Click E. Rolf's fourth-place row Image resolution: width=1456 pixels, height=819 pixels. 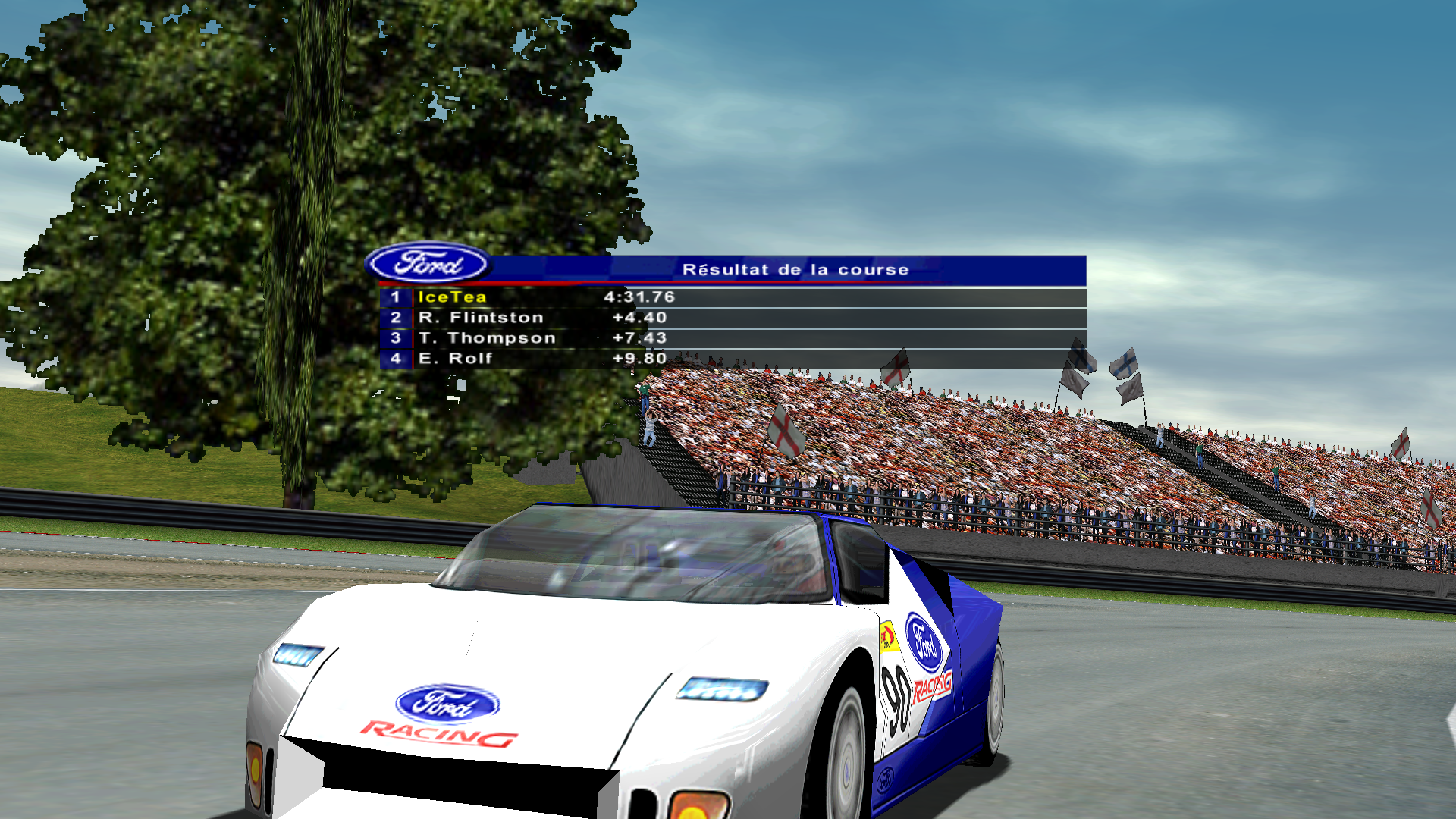click(x=733, y=359)
